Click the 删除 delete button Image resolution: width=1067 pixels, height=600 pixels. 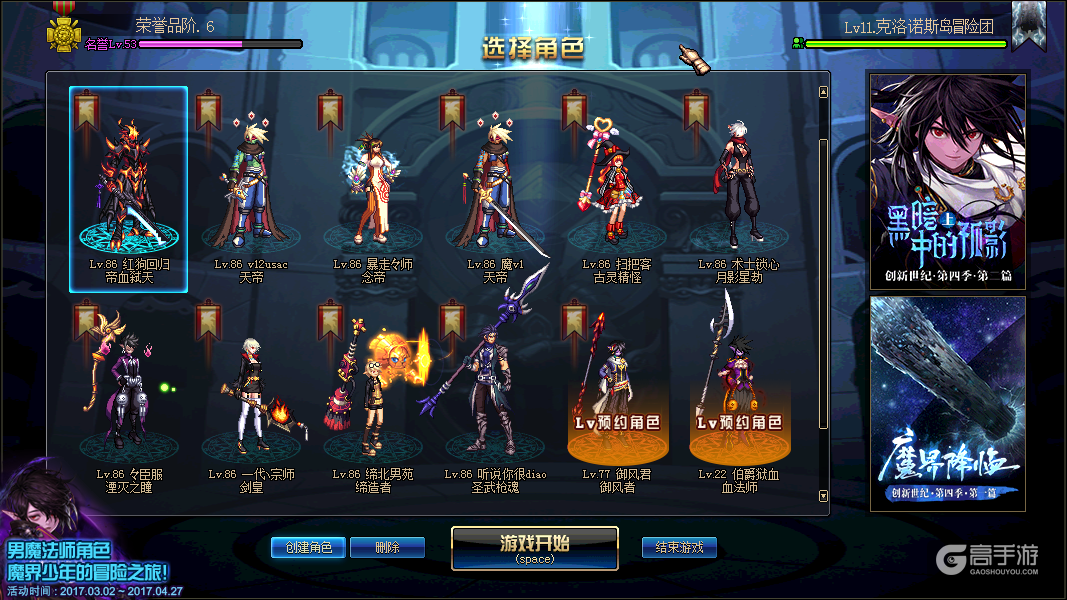tap(387, 547)
